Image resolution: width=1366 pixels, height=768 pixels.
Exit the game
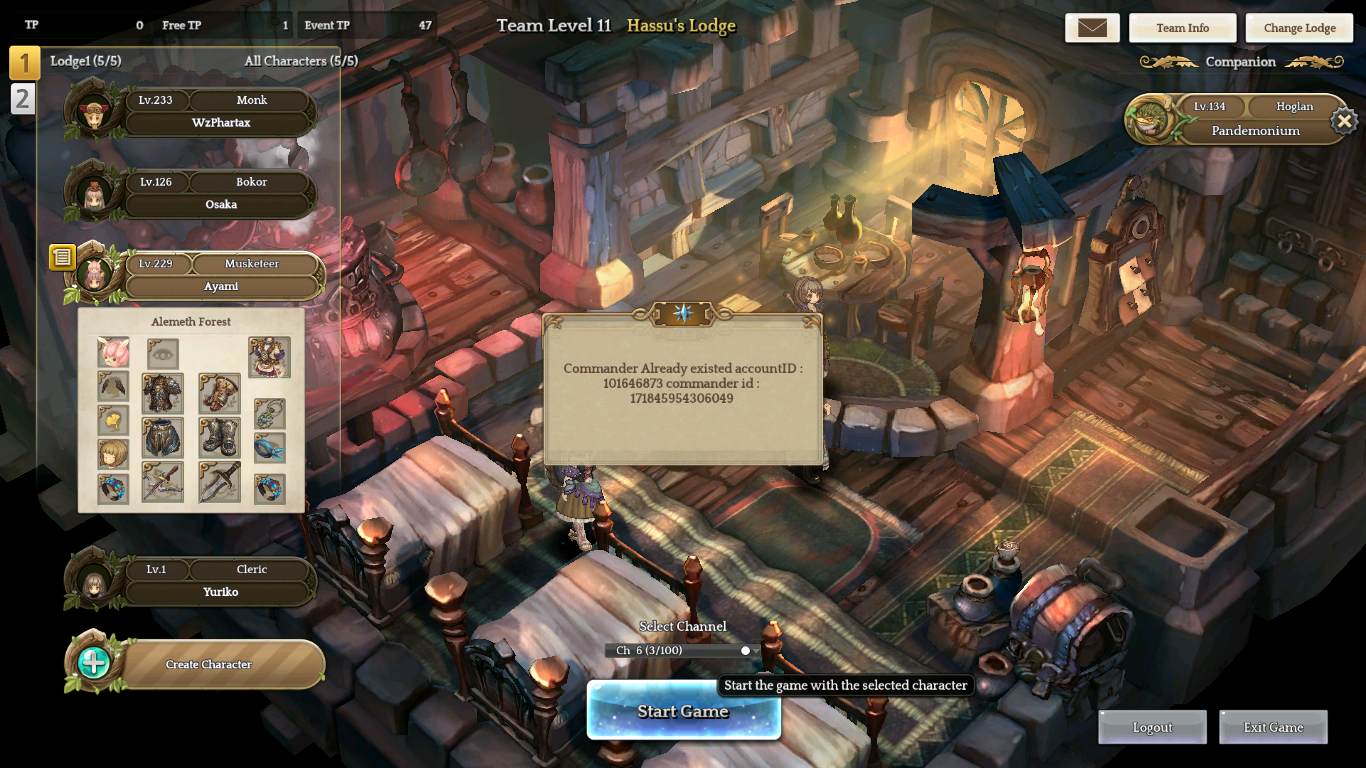click(1273, 727)
